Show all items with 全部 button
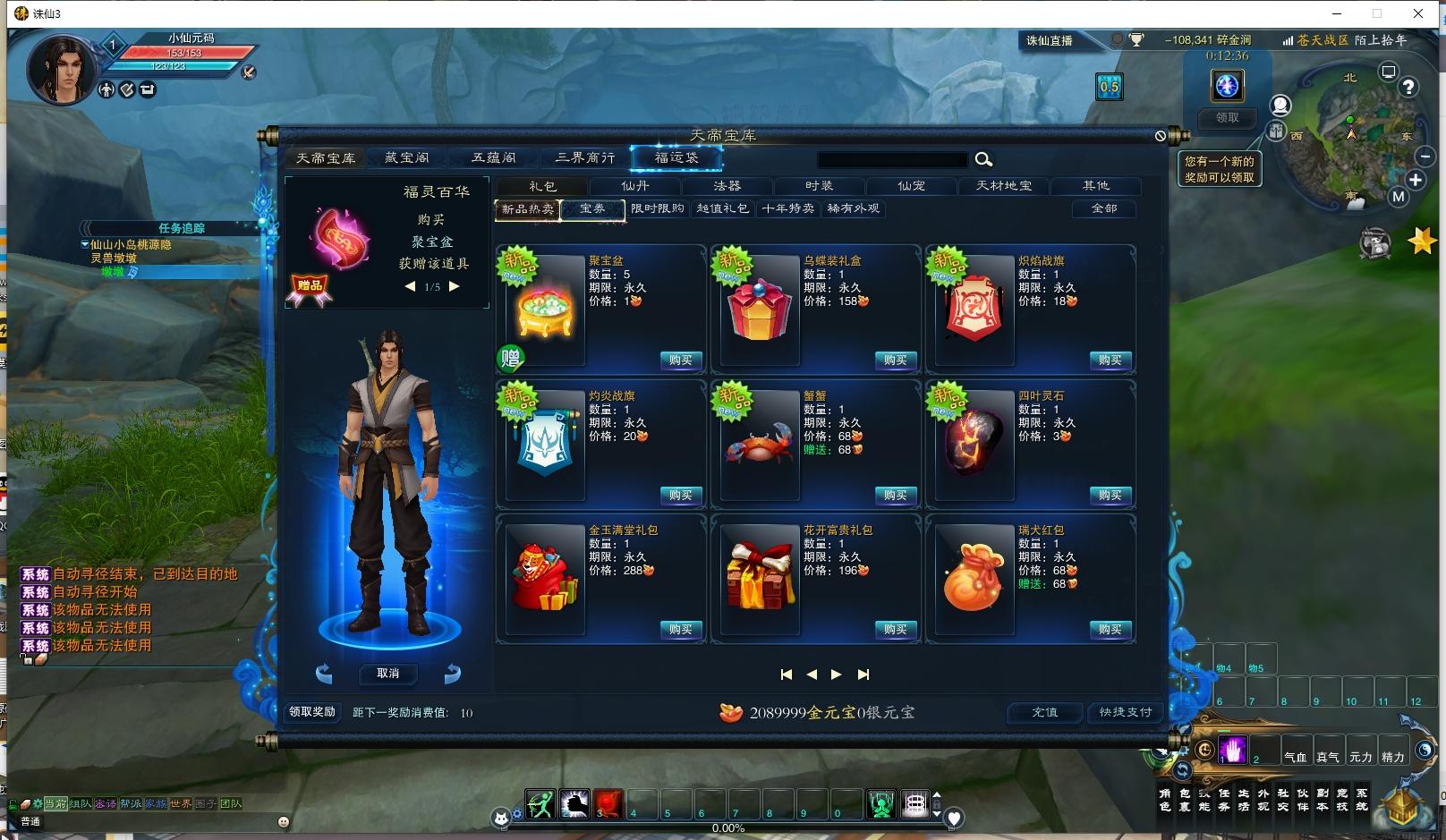 (x=1104, y=208)
